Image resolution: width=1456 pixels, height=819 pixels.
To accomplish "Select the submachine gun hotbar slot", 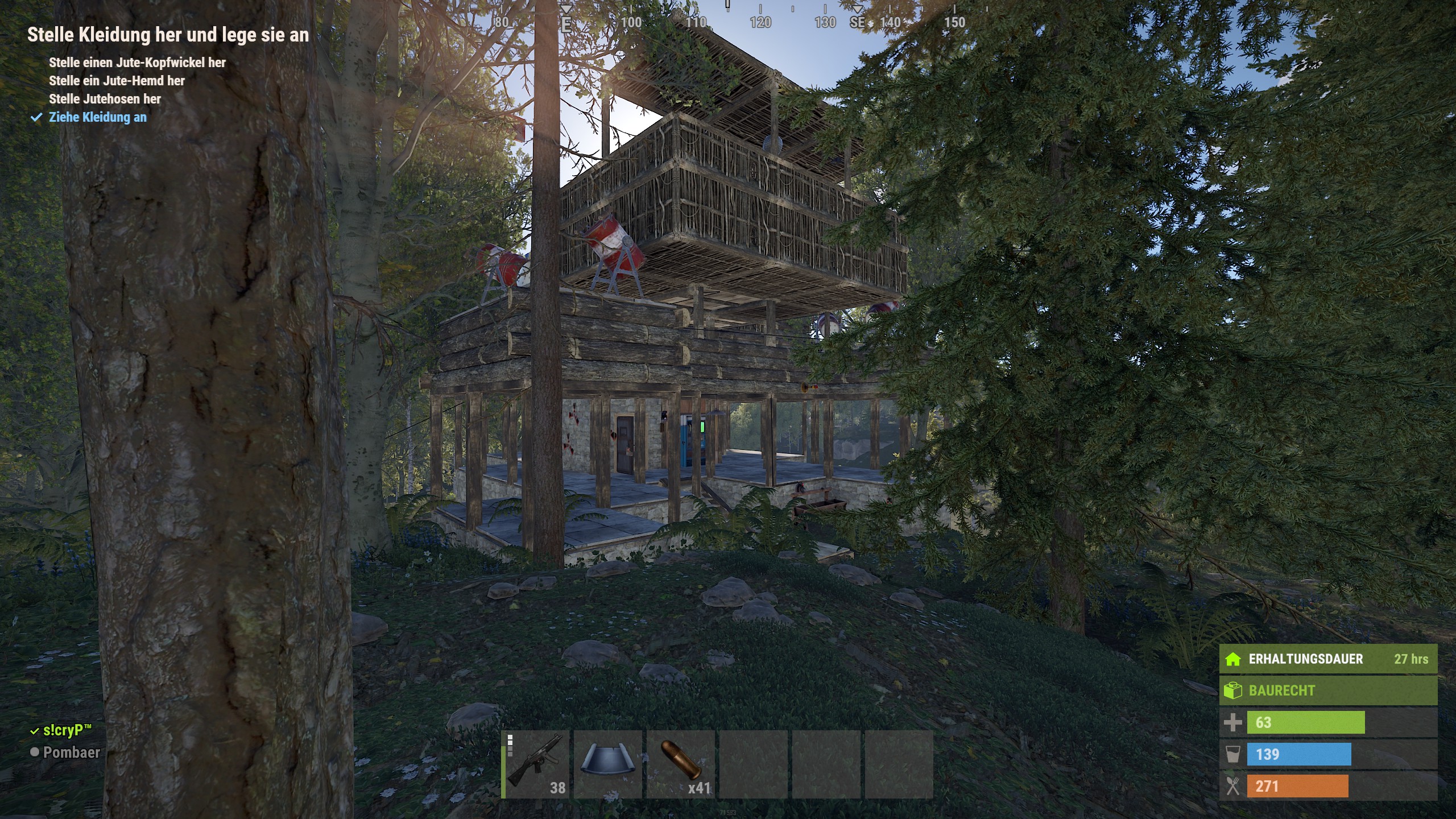I will tap(536, 764).
